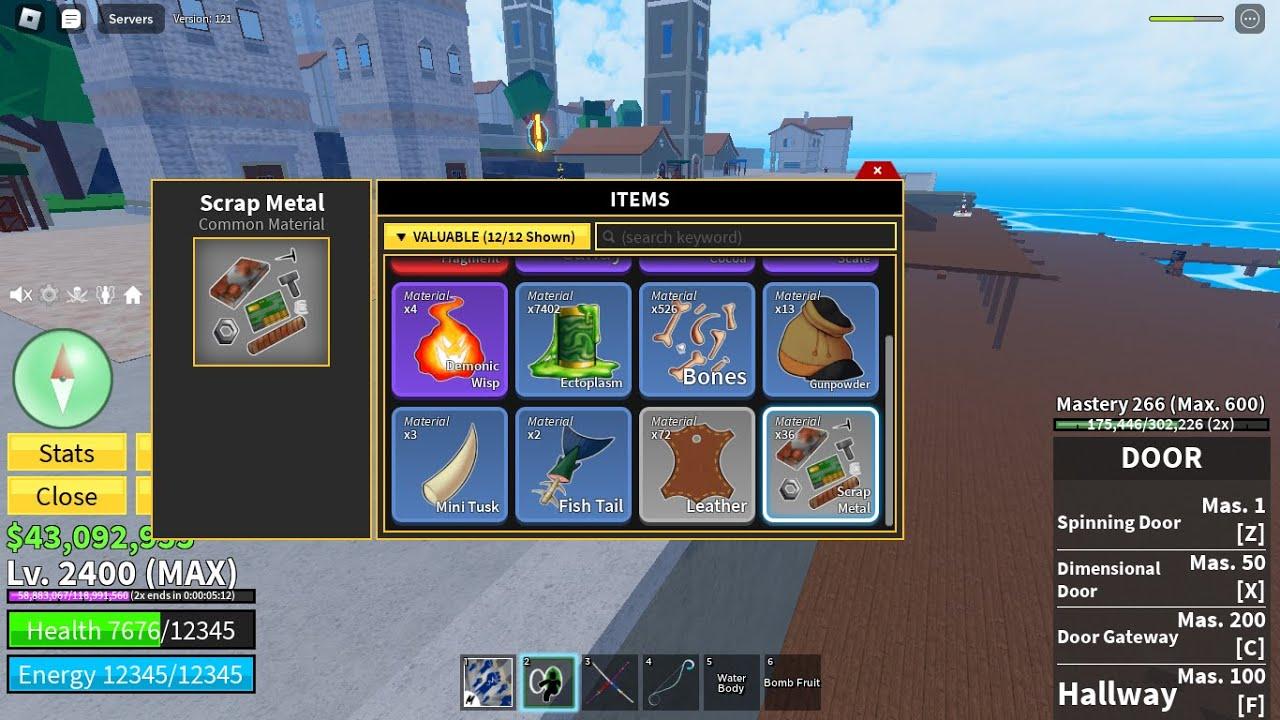Equip the Water Body hotbar slot
1280x720 pixels.
point(731,682)
